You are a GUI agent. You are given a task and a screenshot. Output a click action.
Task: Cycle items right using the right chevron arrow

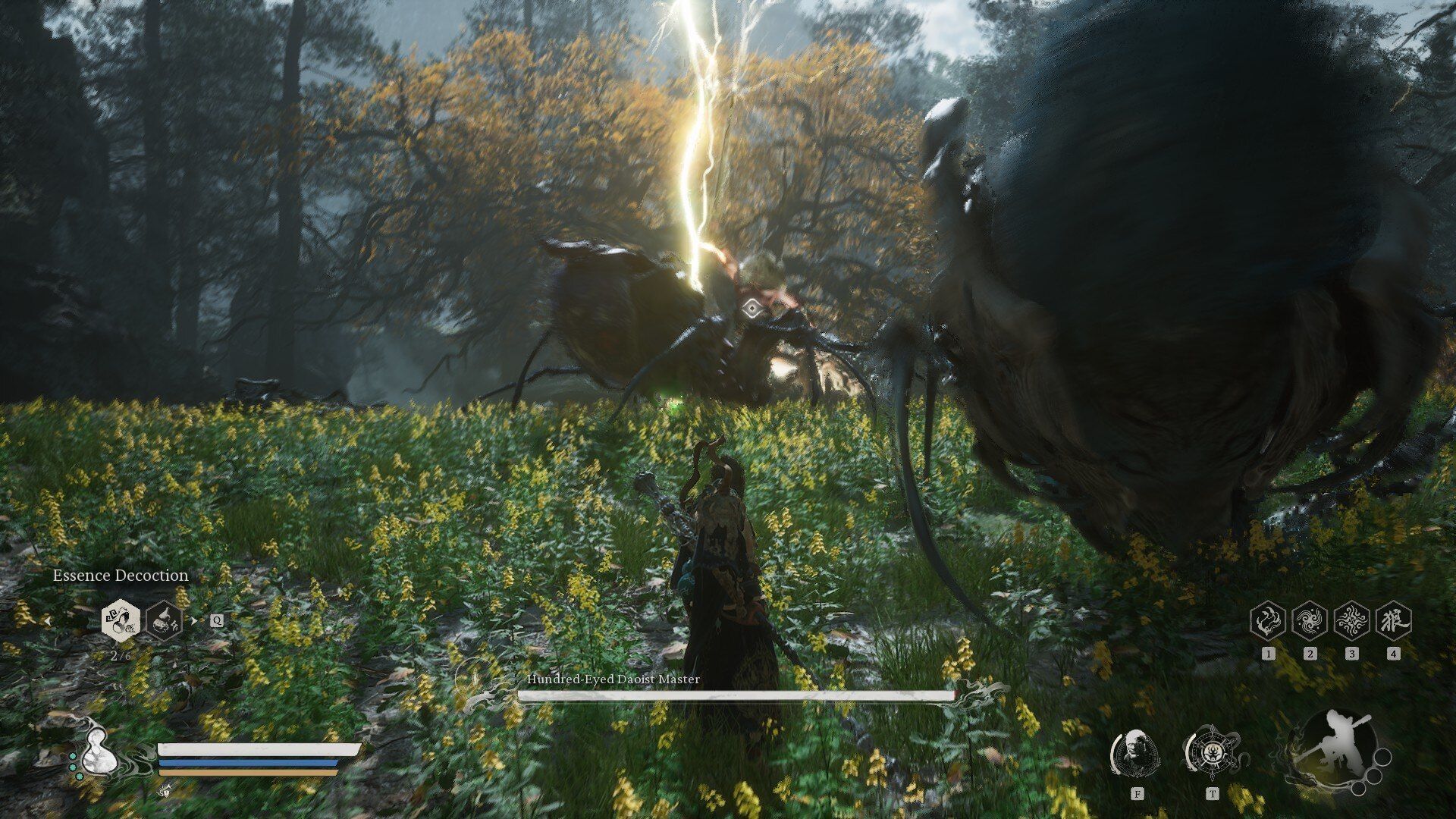click(x=194, y=620)
